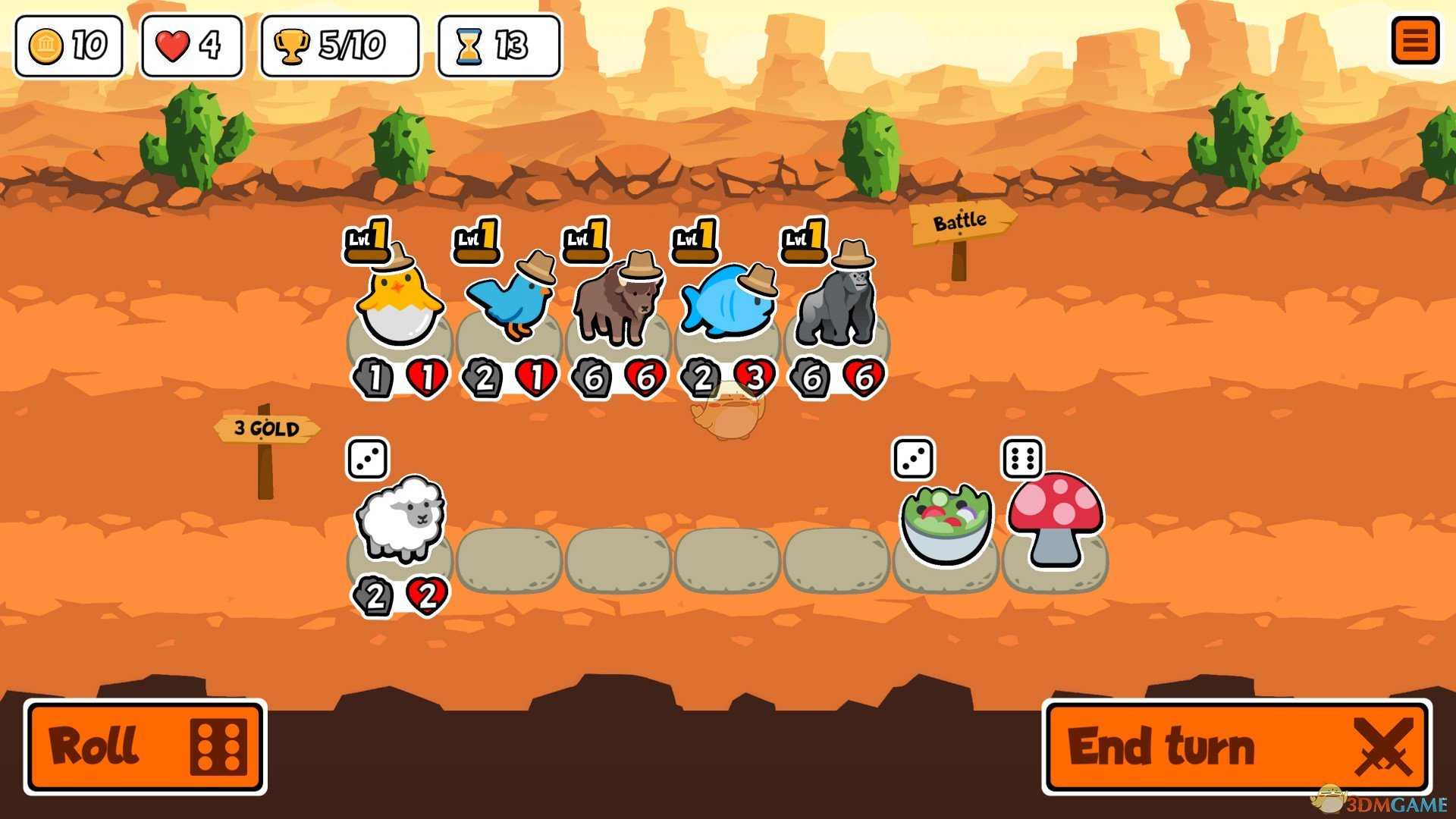Click the red heart health icon
1456x819 pixels.
pos(173,45)
